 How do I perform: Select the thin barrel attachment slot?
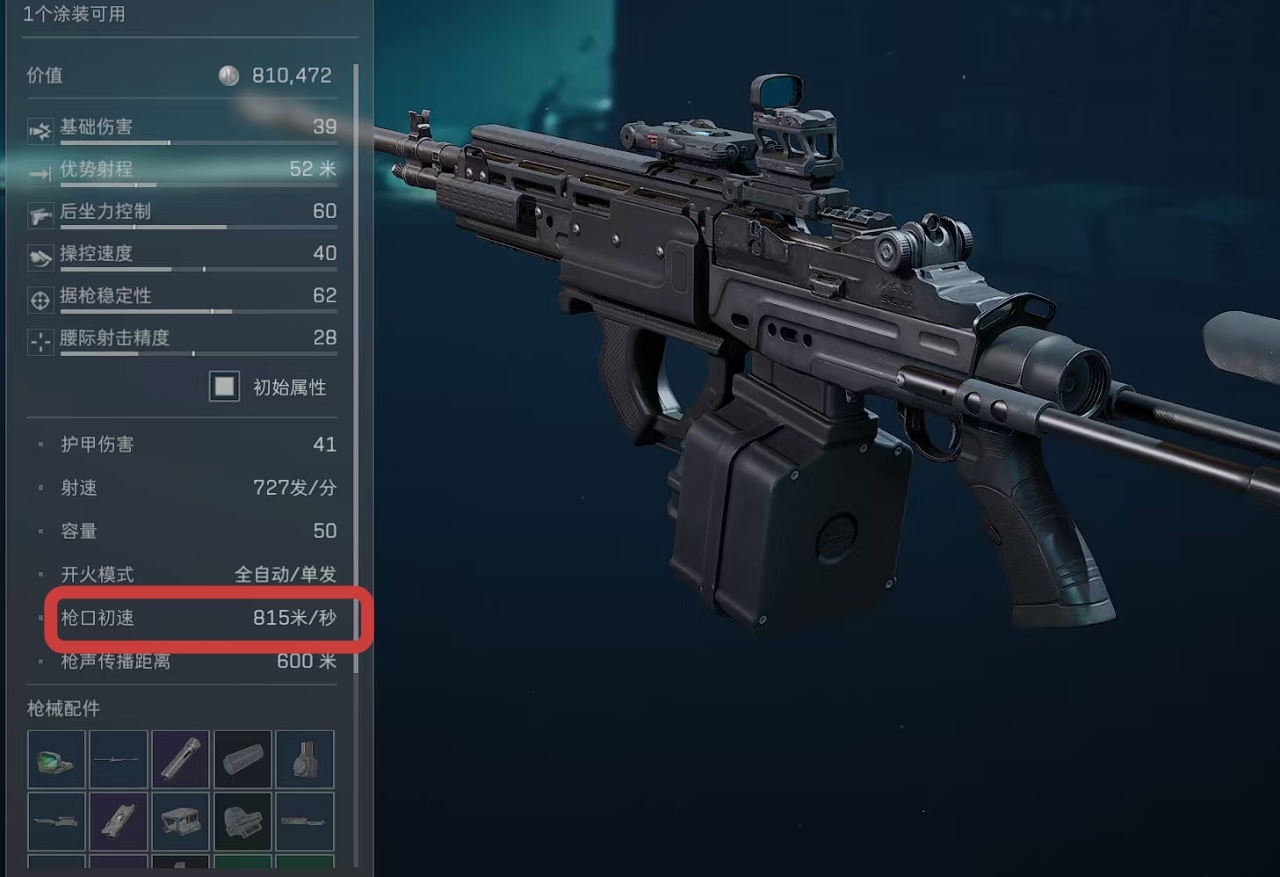[x=118, y=760]
